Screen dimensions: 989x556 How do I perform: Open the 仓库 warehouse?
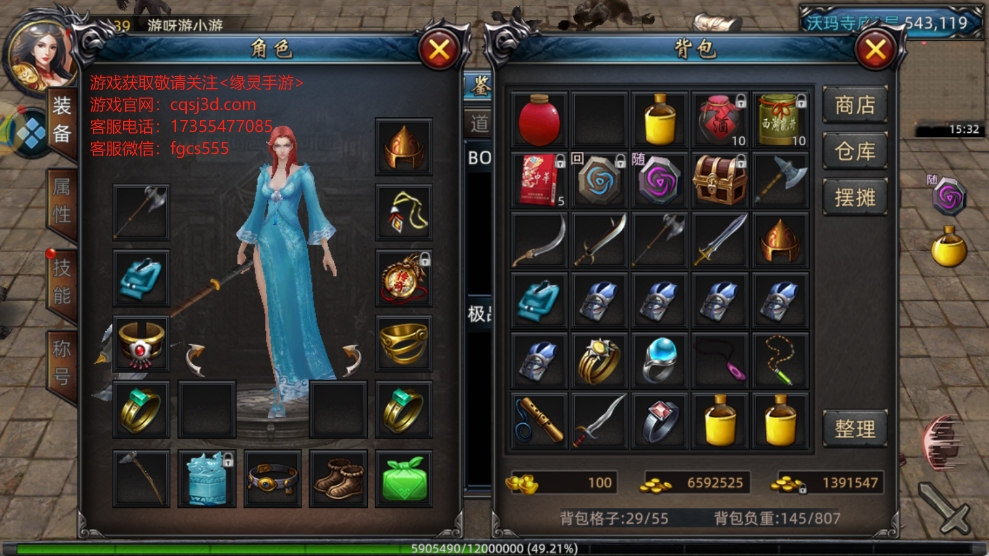854,151
